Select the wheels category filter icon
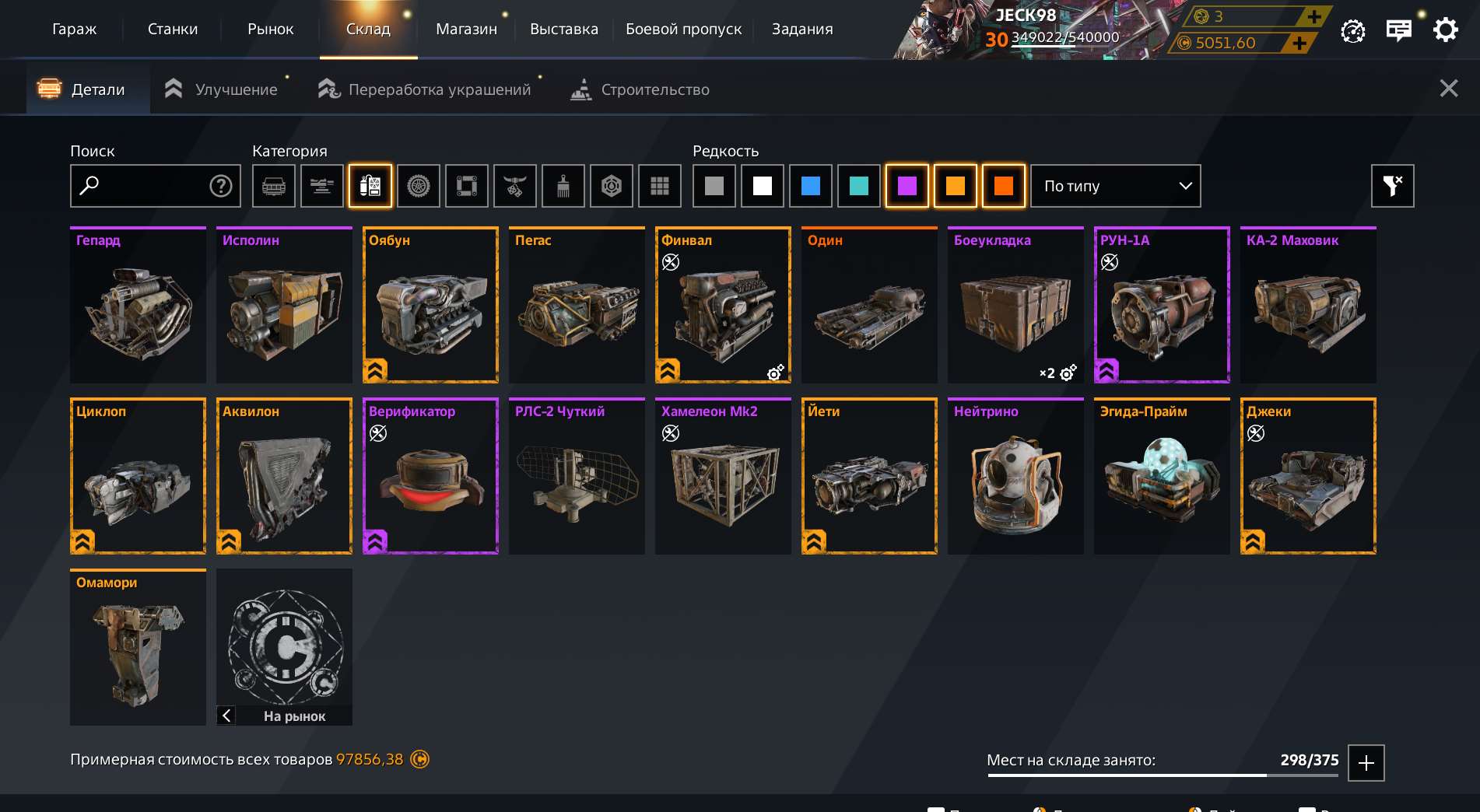The image size is (1480, 812). 418,186
